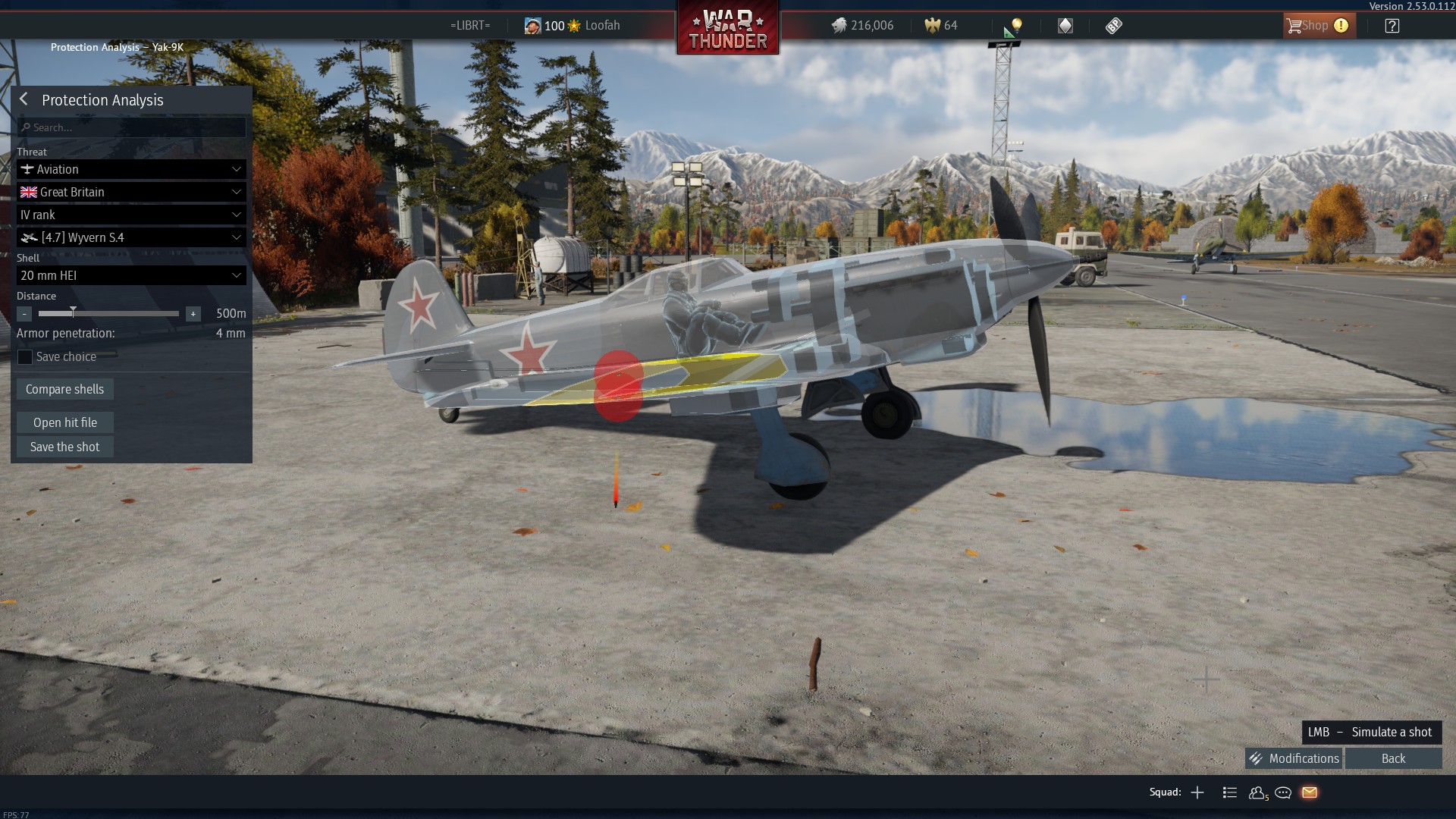
Task: Open the Wyvern S.4 vehicle dropdown
Action: (131, 237)
